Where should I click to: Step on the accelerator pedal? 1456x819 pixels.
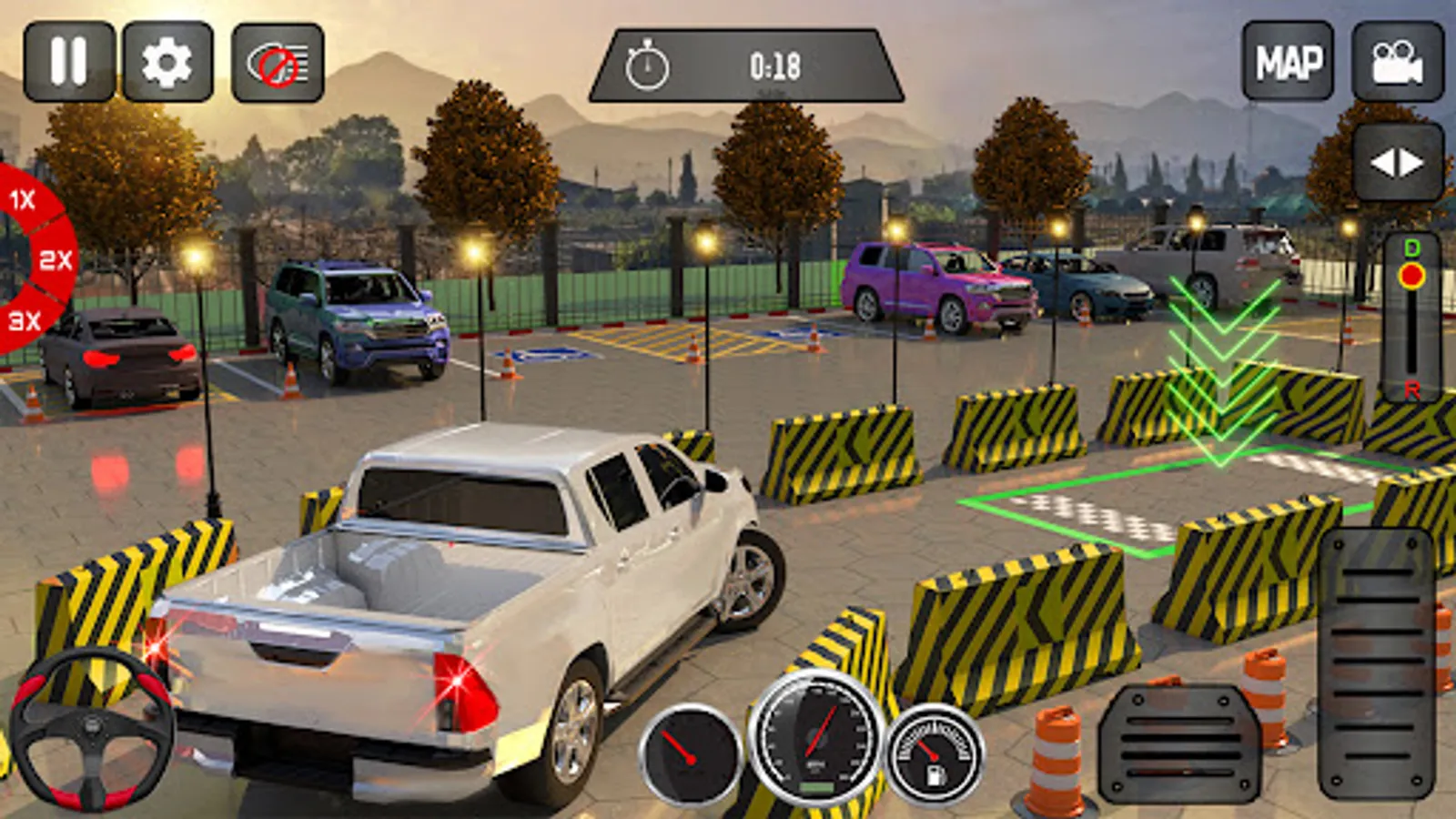click(1377, 664)
